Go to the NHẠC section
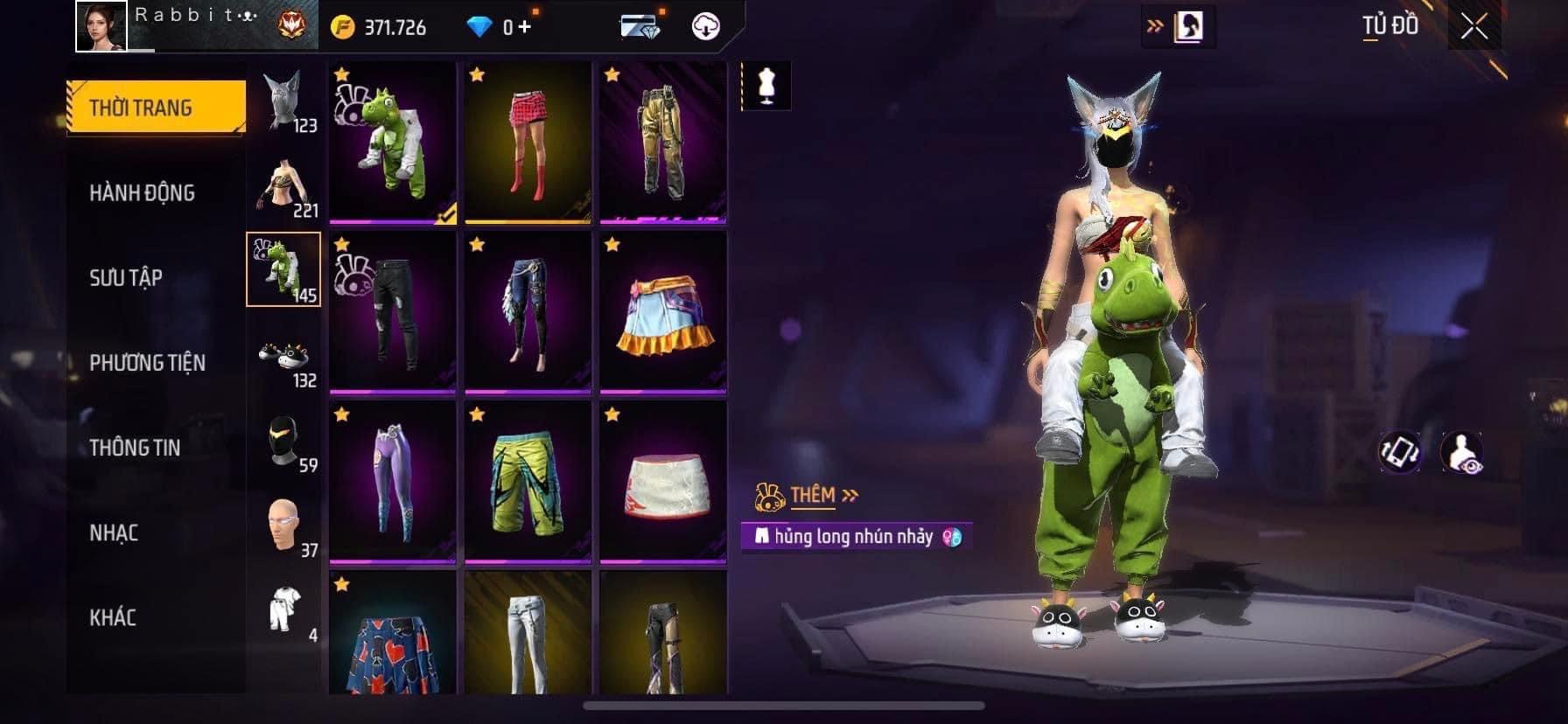The height and width of the screenshot is (724, 1568). (x=114, y=532)
